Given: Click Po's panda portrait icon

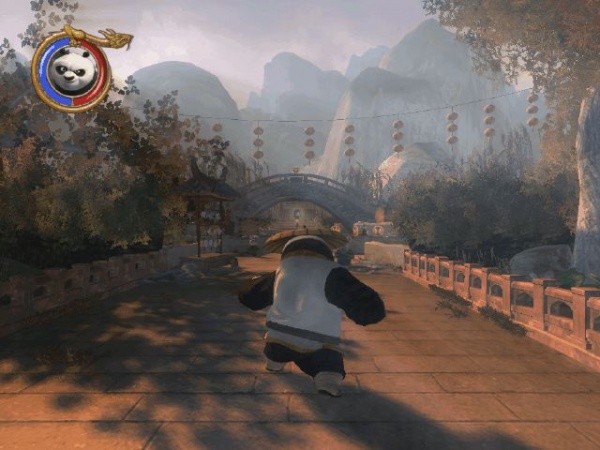Looking at the screenshot, I should 70,71.
